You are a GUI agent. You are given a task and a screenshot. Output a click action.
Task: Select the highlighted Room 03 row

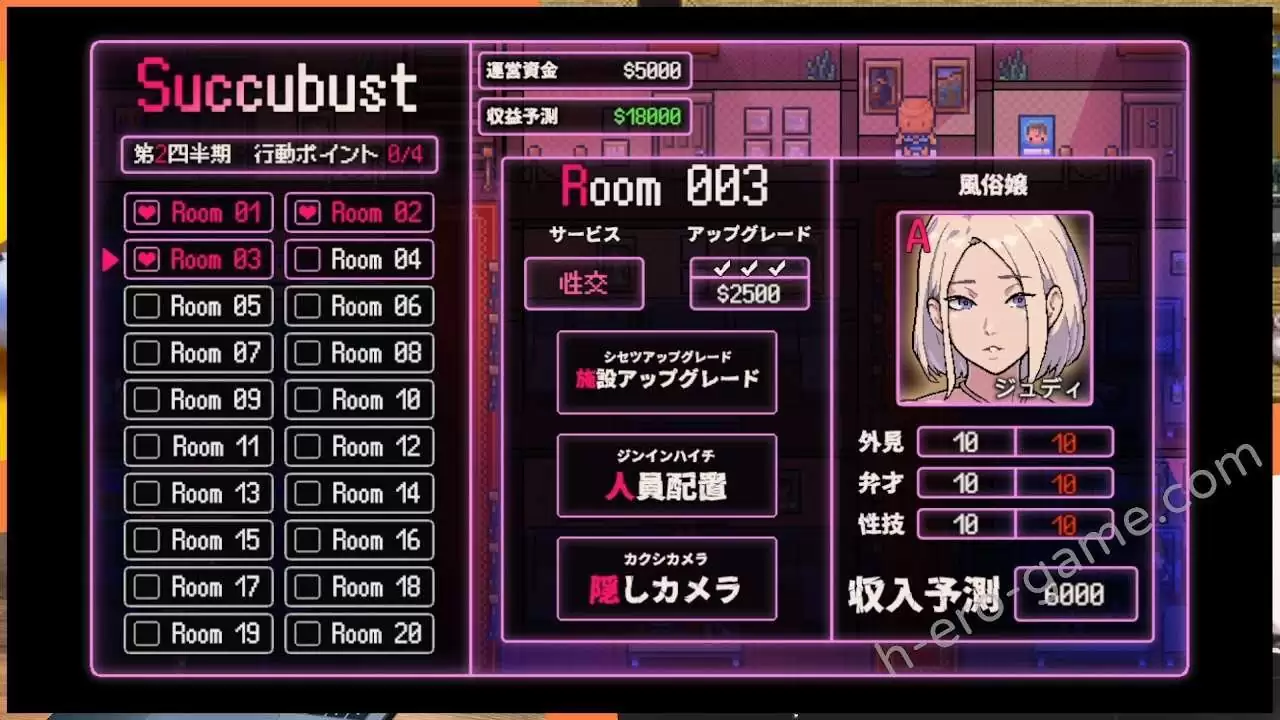point(198,260)
